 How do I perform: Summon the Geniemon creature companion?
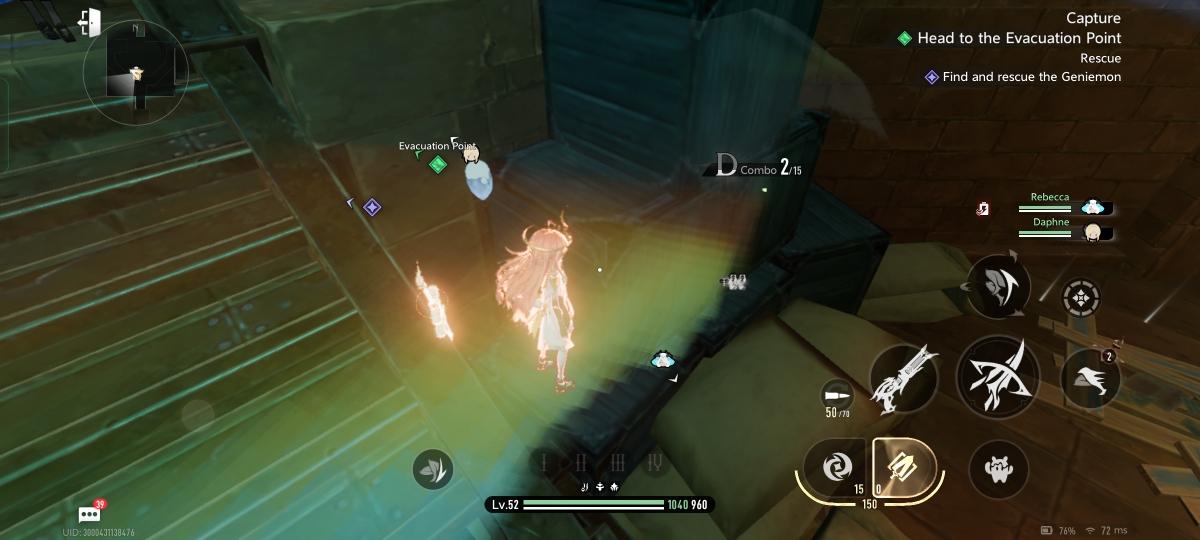coord(998,469)
